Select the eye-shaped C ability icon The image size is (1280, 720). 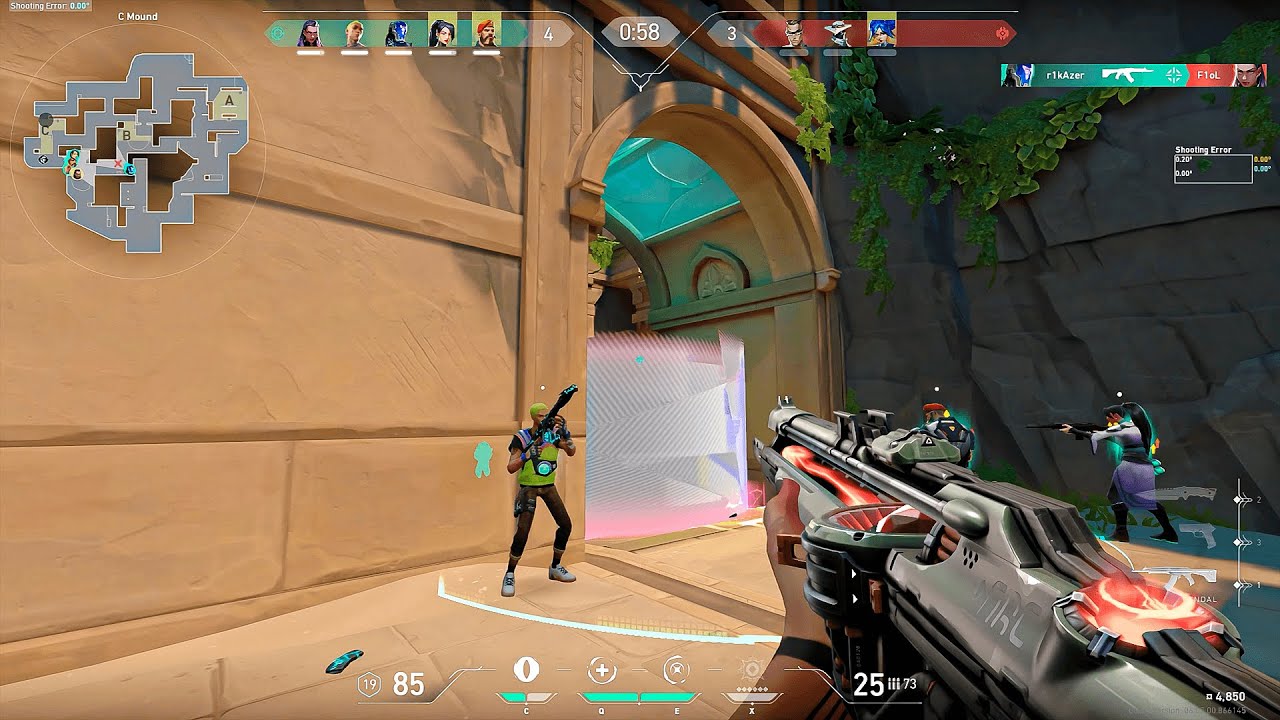tap(526, 670)
